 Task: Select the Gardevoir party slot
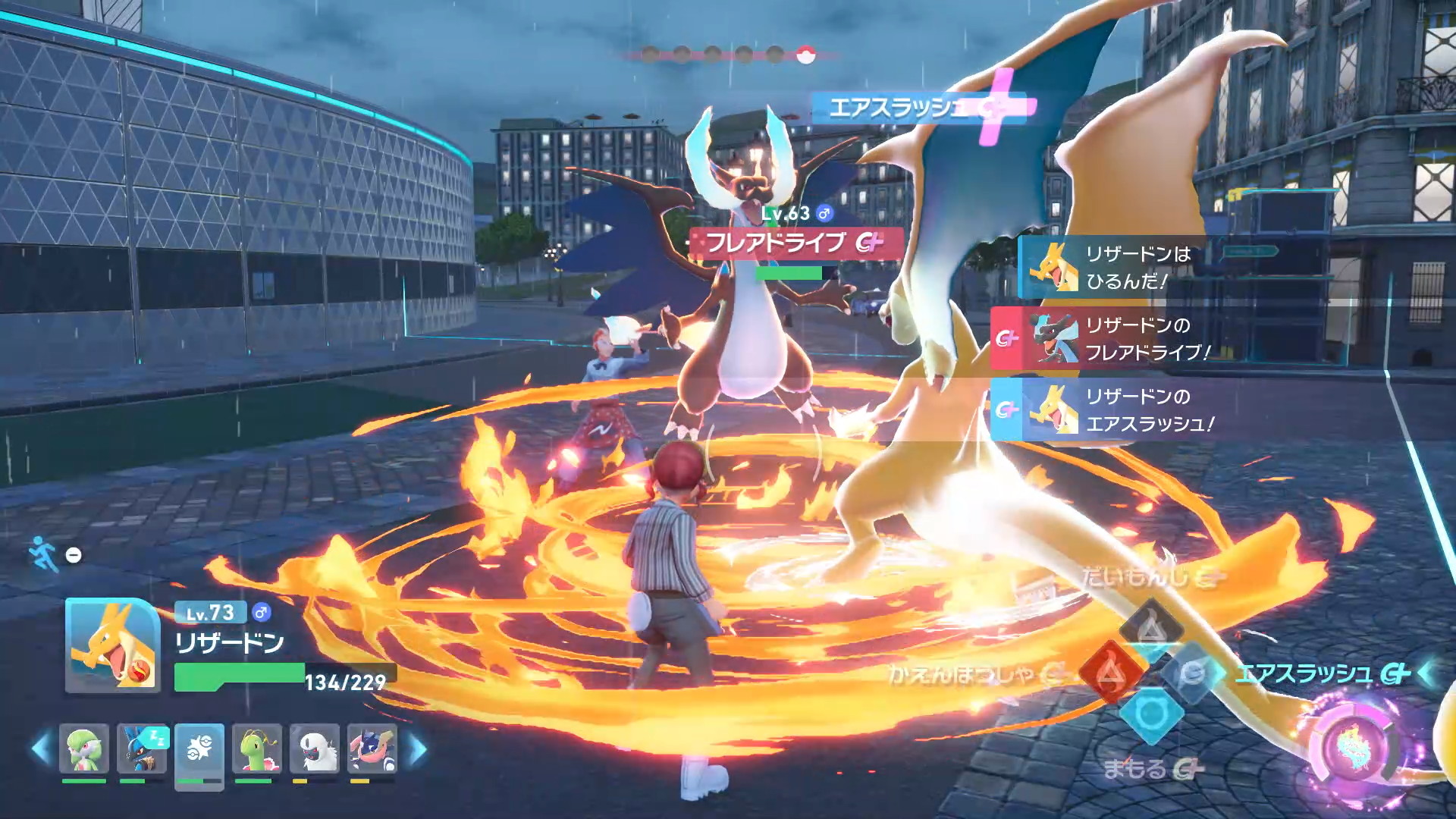tap(83, 748)
